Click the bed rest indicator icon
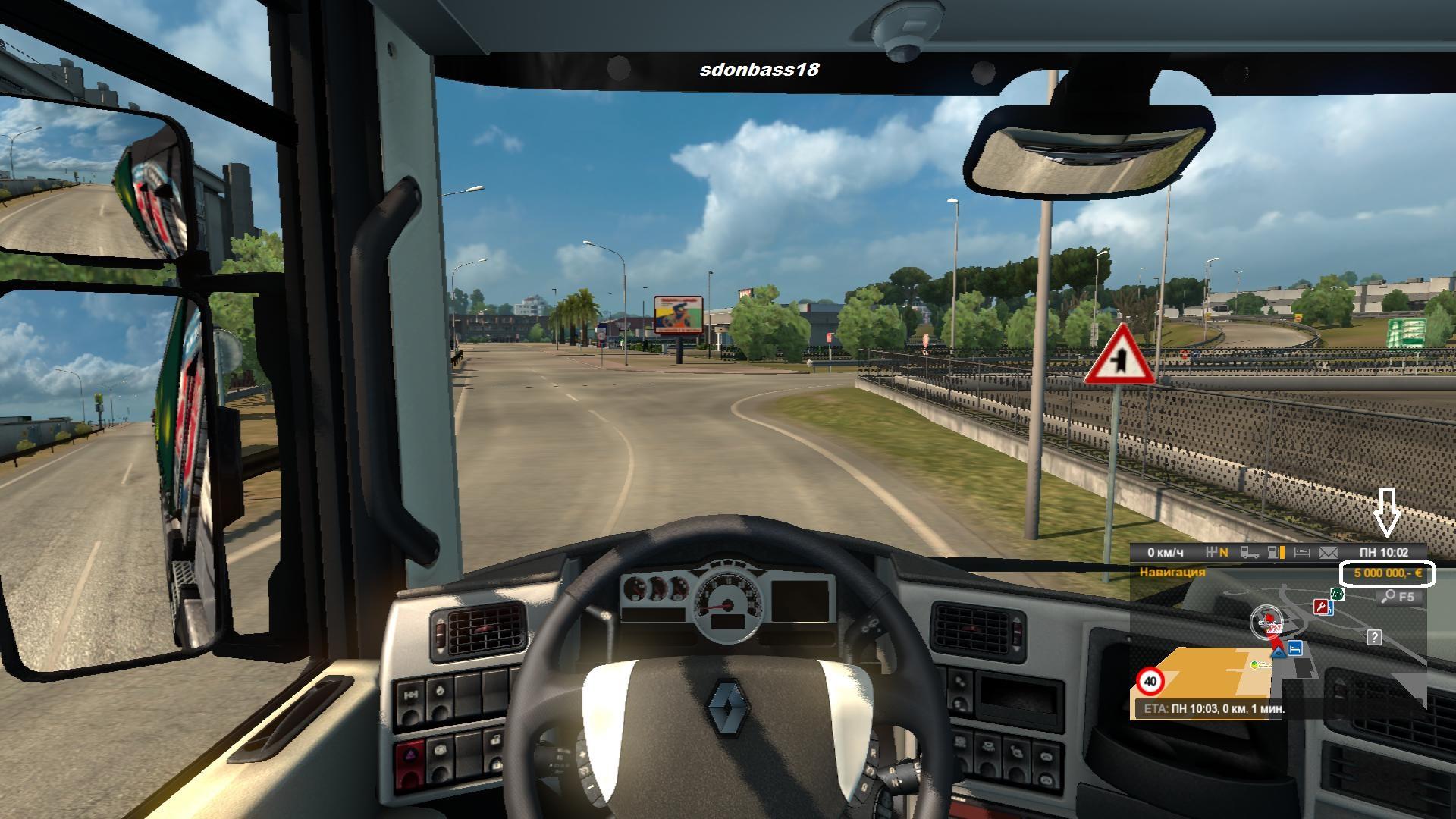 pyautogui.click(x=1302, y=553)
